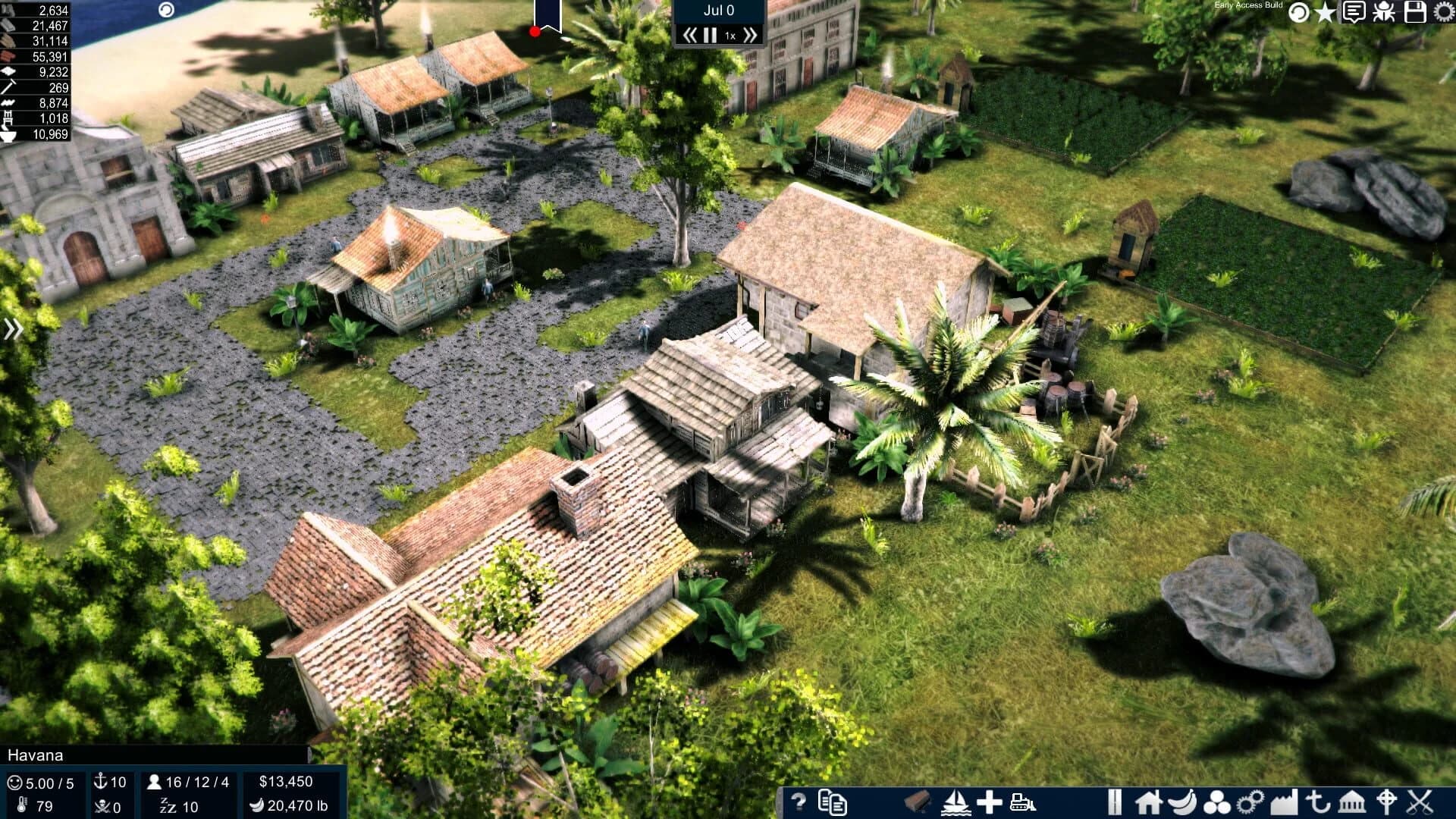The image size is (1456, 819).
Task: Slow down time with the rewind arrows
Action: tap(691, 33)
